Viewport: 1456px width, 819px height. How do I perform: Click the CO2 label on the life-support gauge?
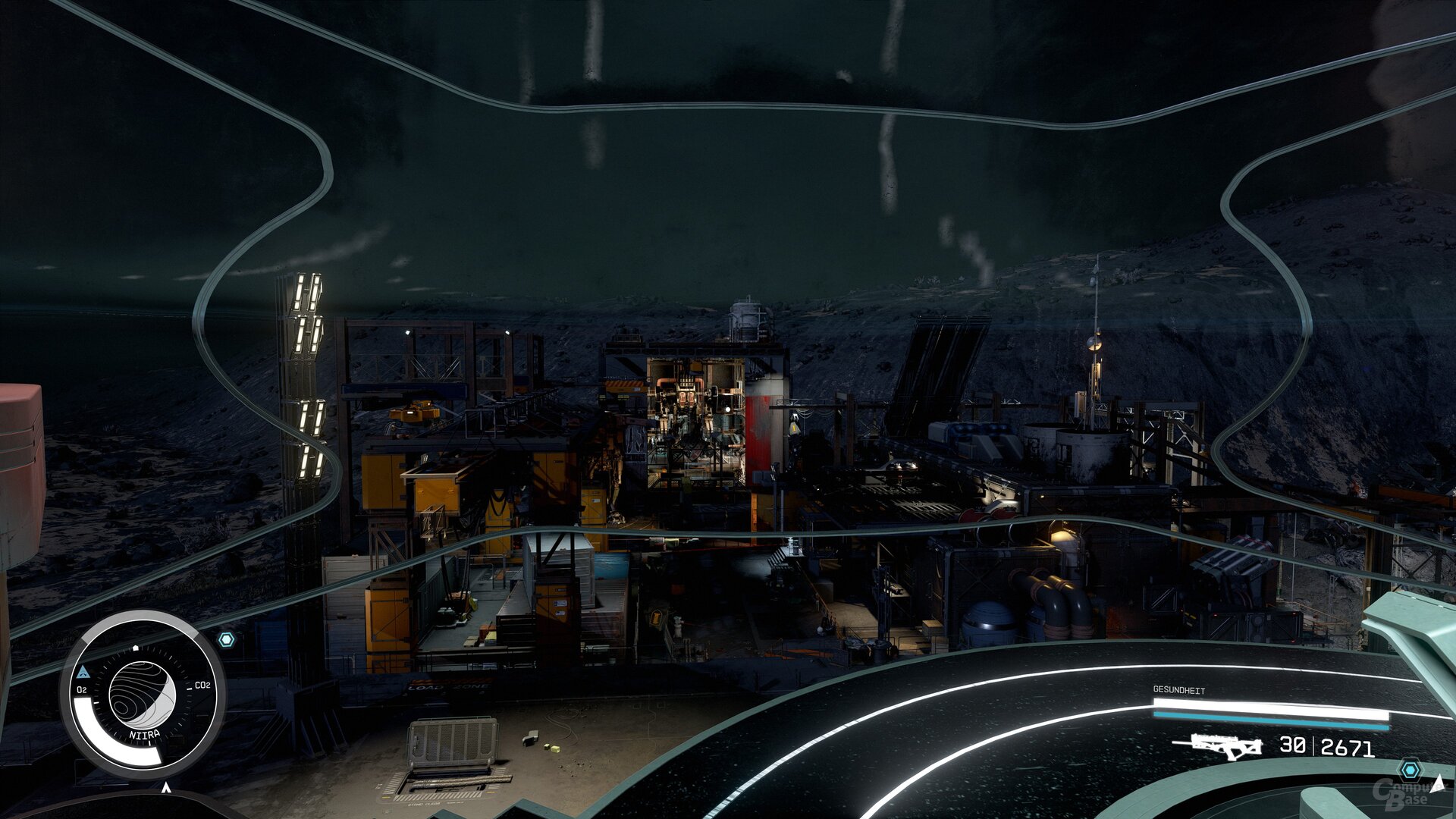tap(202, 686)
